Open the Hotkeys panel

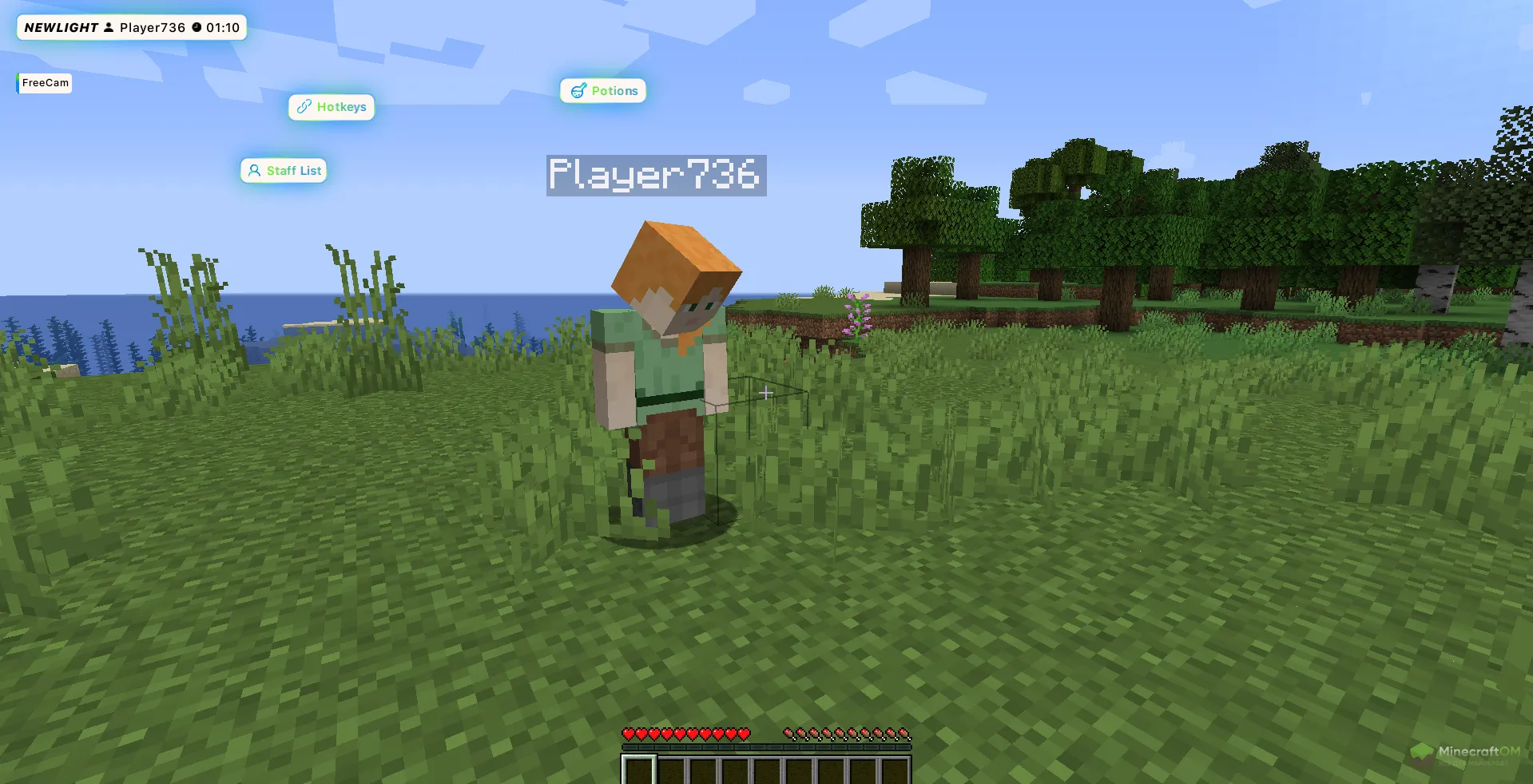coord(332,107)
